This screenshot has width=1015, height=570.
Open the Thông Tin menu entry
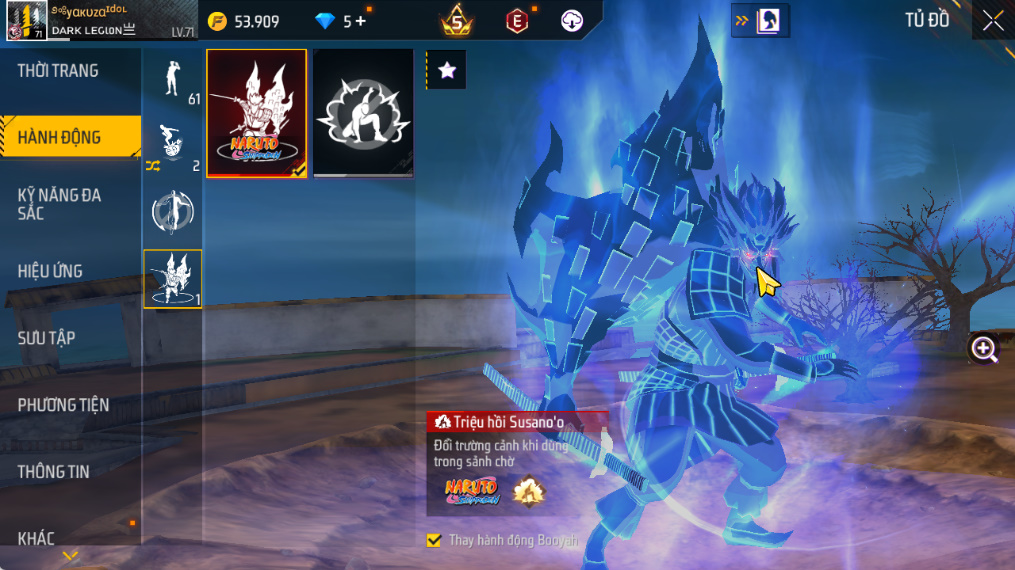pyautogui.click(x=56, y=472)
